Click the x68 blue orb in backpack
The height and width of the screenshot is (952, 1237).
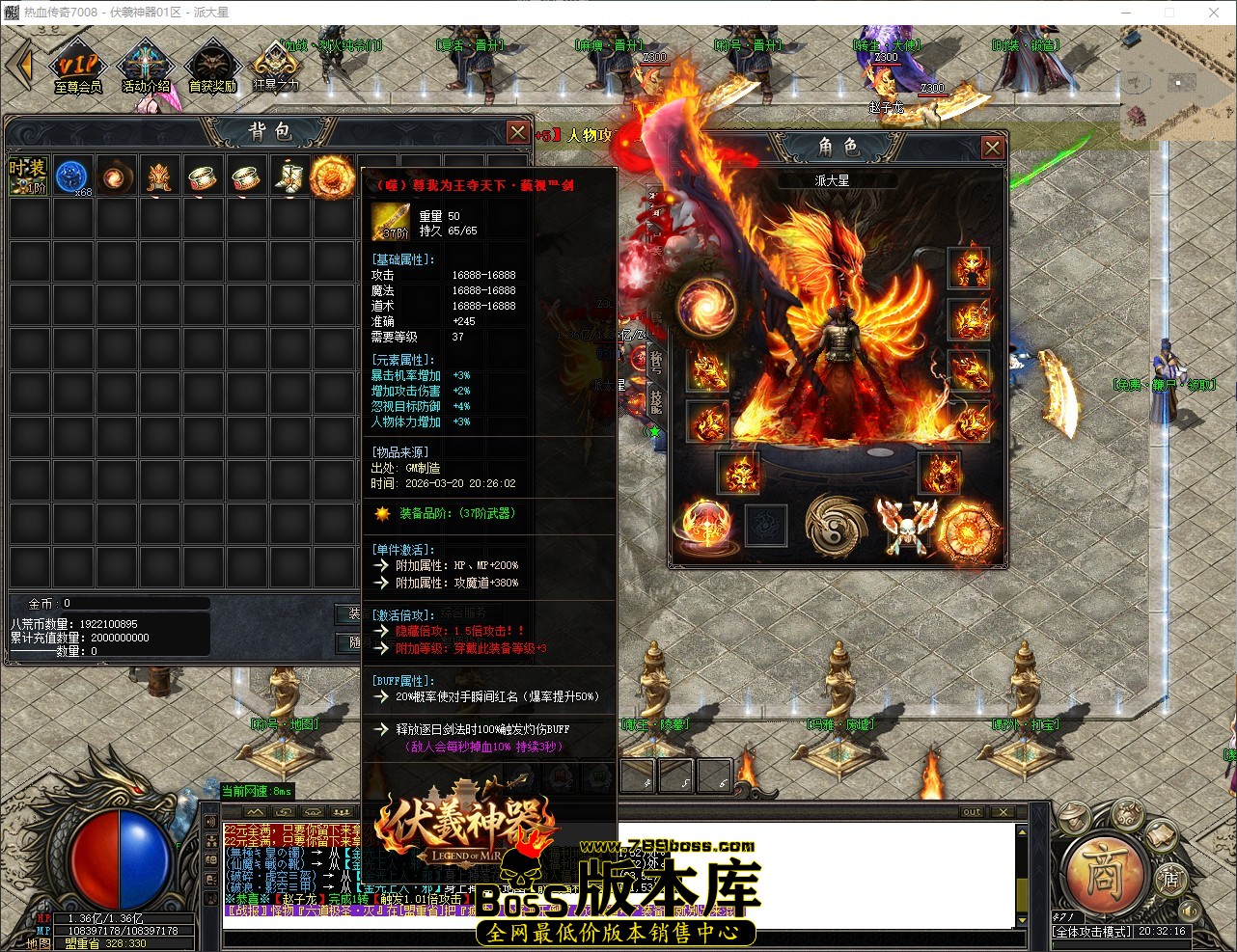click(72, 176)
